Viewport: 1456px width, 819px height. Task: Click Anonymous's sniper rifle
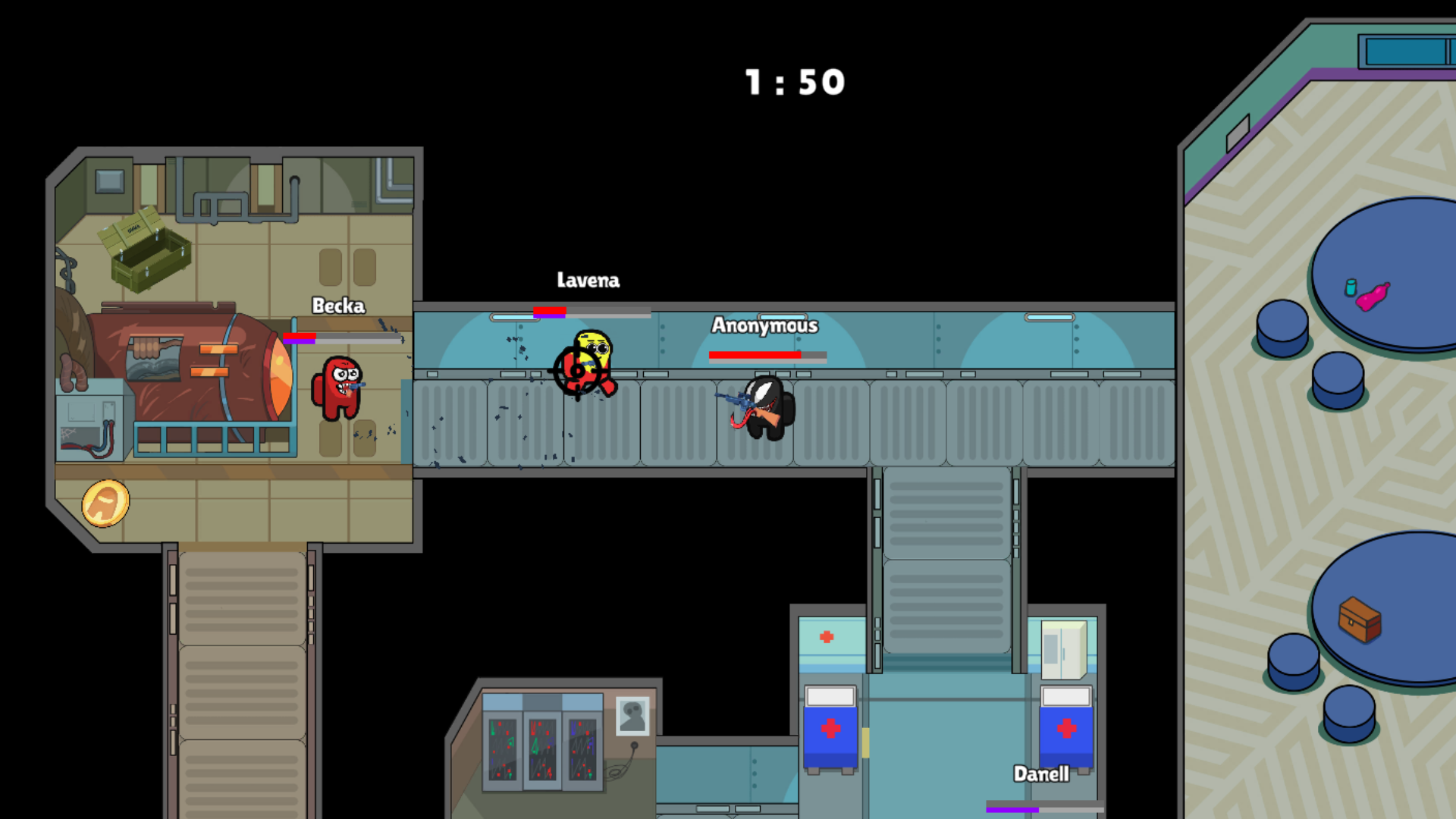tap(739, 400)
